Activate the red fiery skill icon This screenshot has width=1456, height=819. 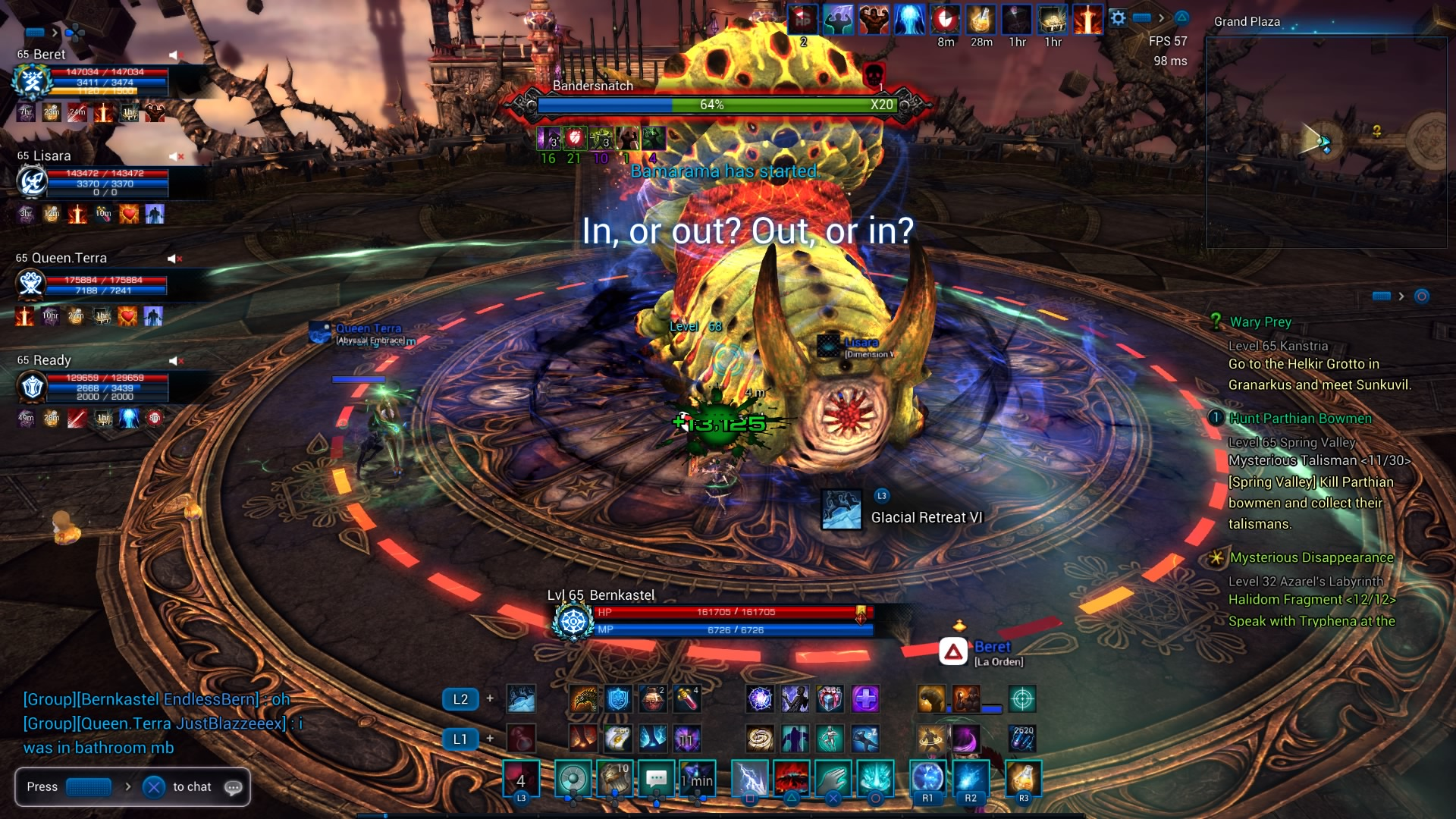pyautogui.click(x=791, y=779)
